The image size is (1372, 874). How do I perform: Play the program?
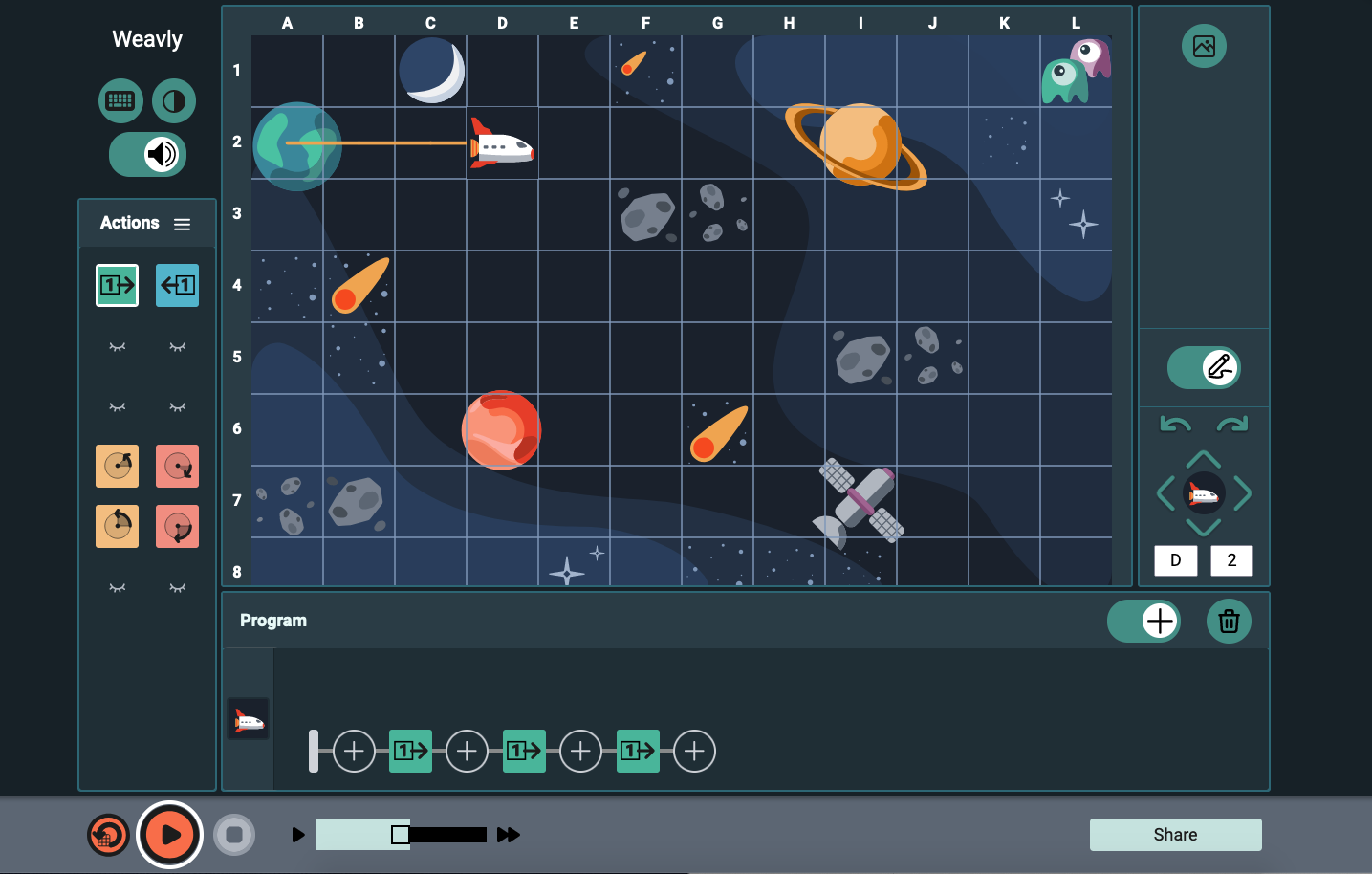(169, 834)
